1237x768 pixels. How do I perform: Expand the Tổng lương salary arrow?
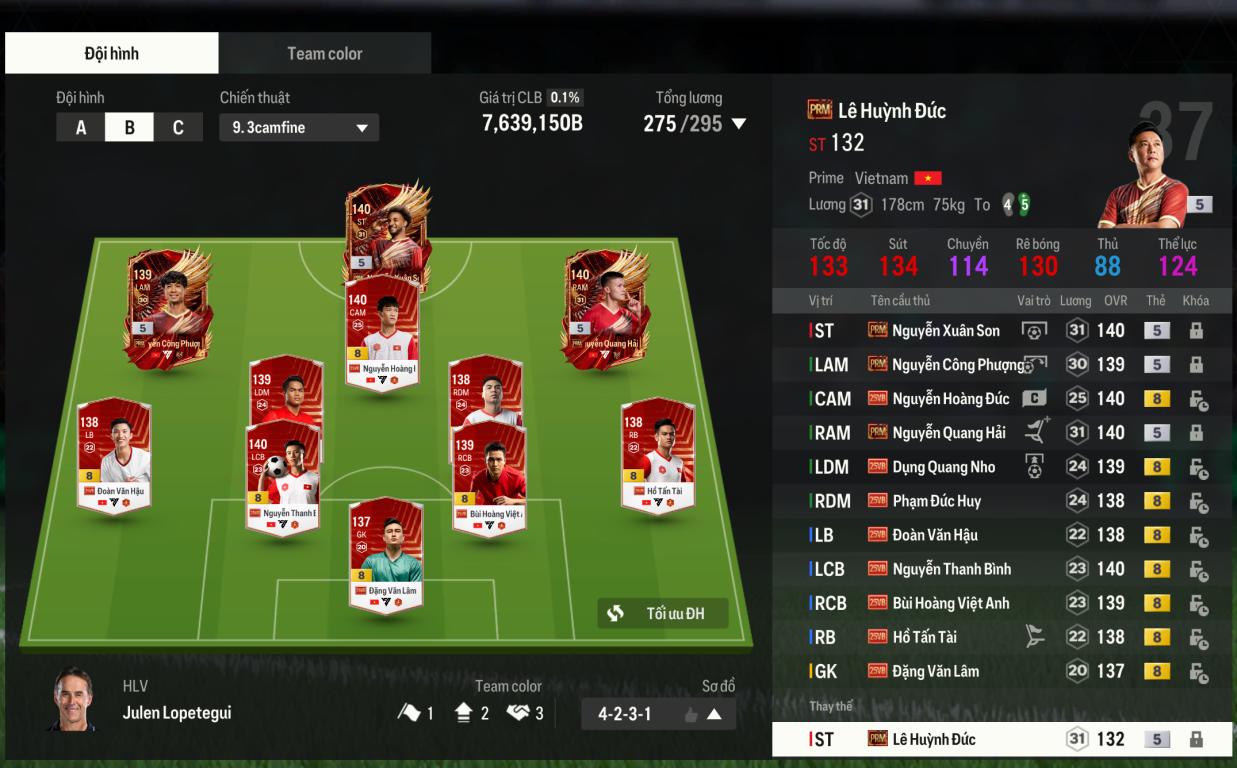(739, 124)
